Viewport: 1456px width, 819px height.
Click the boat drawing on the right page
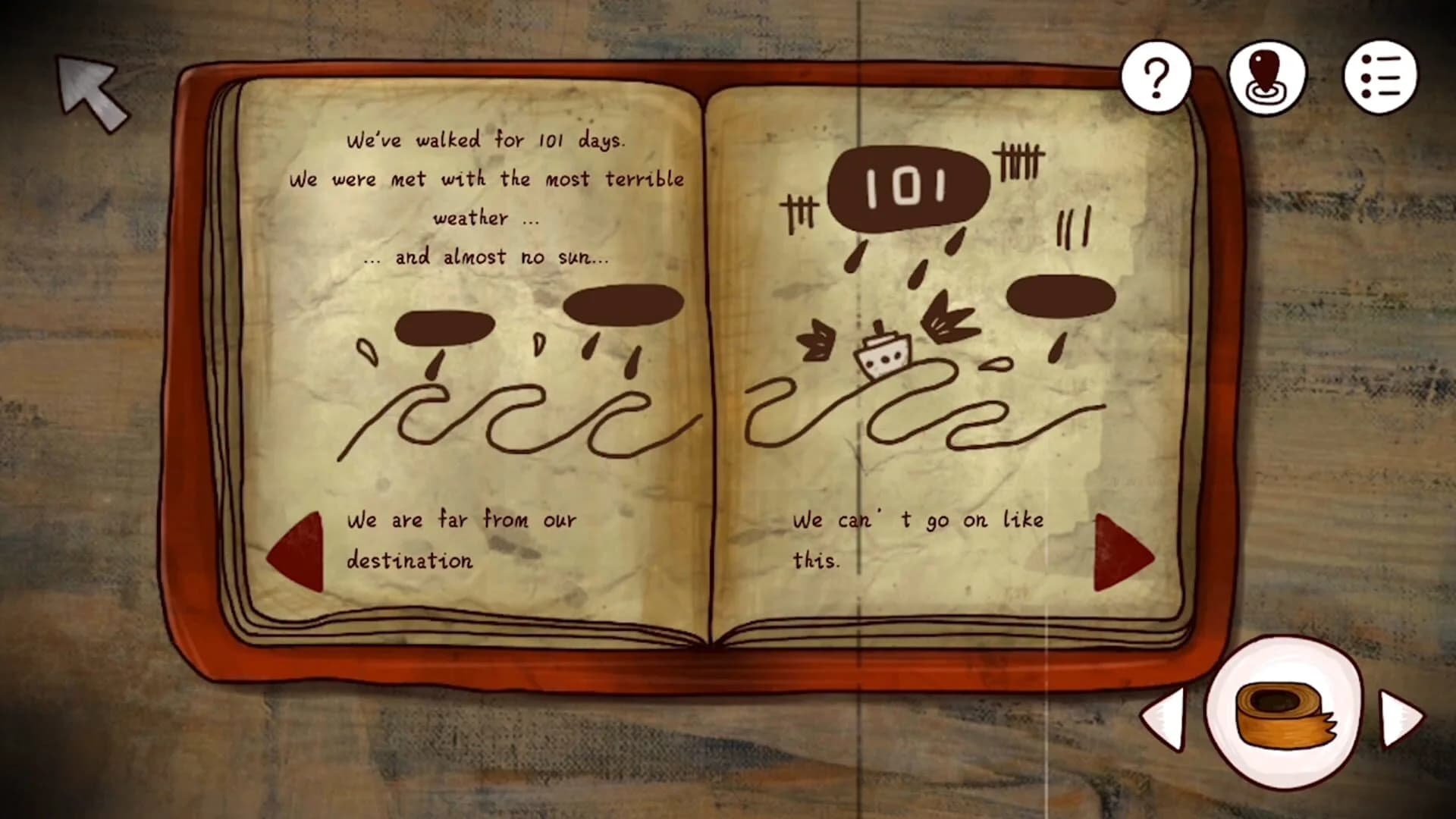point(883,356)
